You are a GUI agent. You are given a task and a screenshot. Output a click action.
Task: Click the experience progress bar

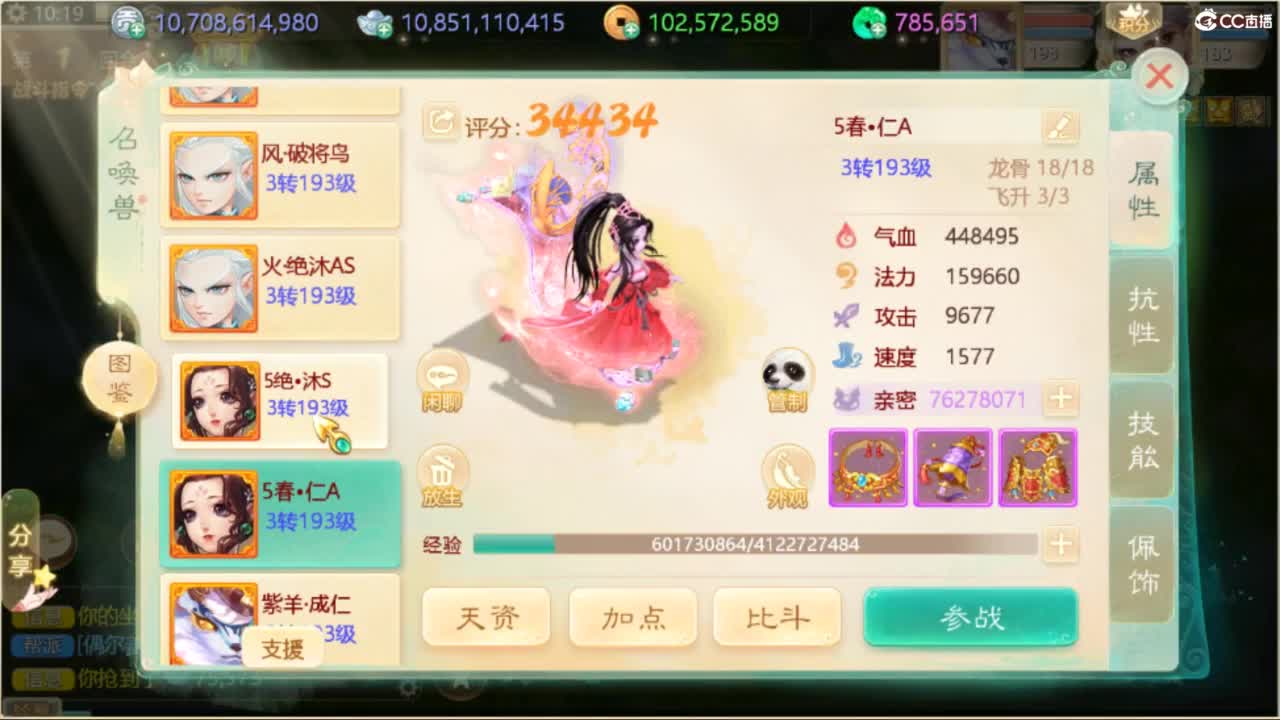coord(757,545)
